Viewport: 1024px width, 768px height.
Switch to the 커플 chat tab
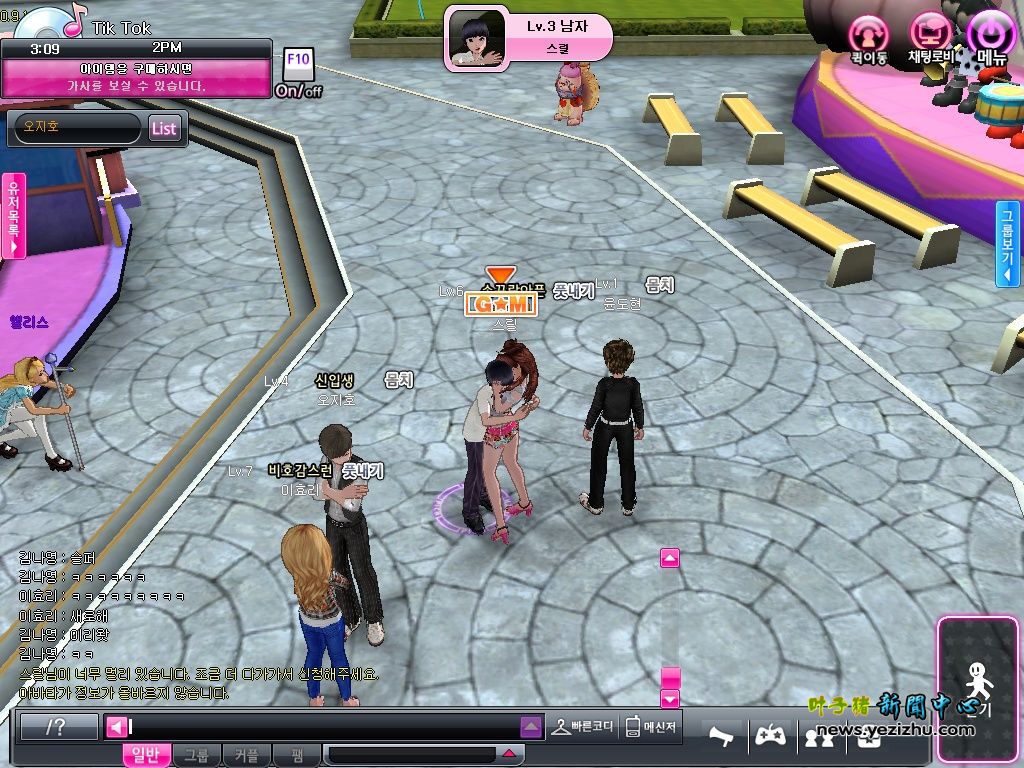pyautogui.click(x=246, y=756)
